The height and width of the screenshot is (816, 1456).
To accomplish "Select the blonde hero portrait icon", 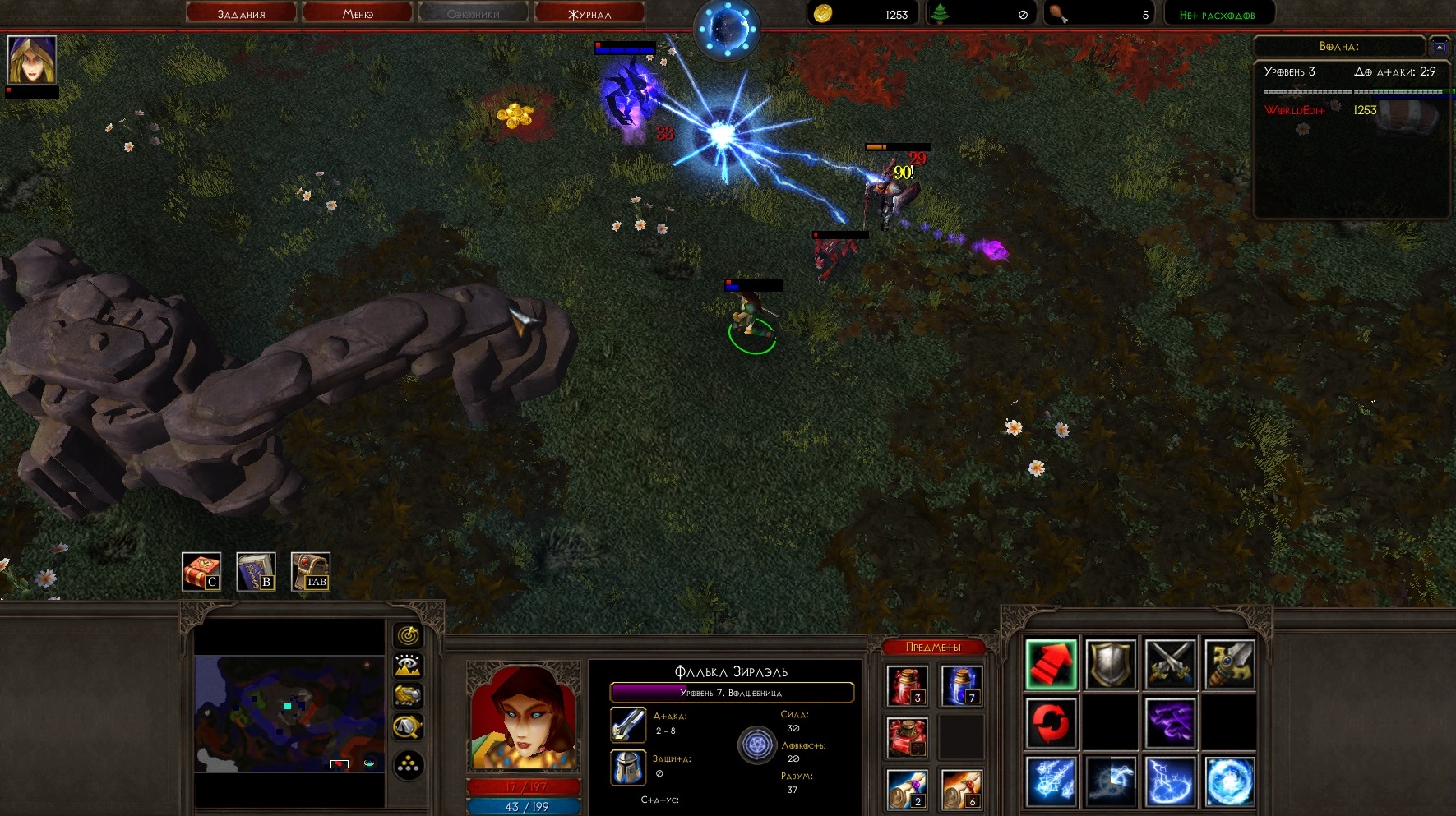I will pos(32,59).
